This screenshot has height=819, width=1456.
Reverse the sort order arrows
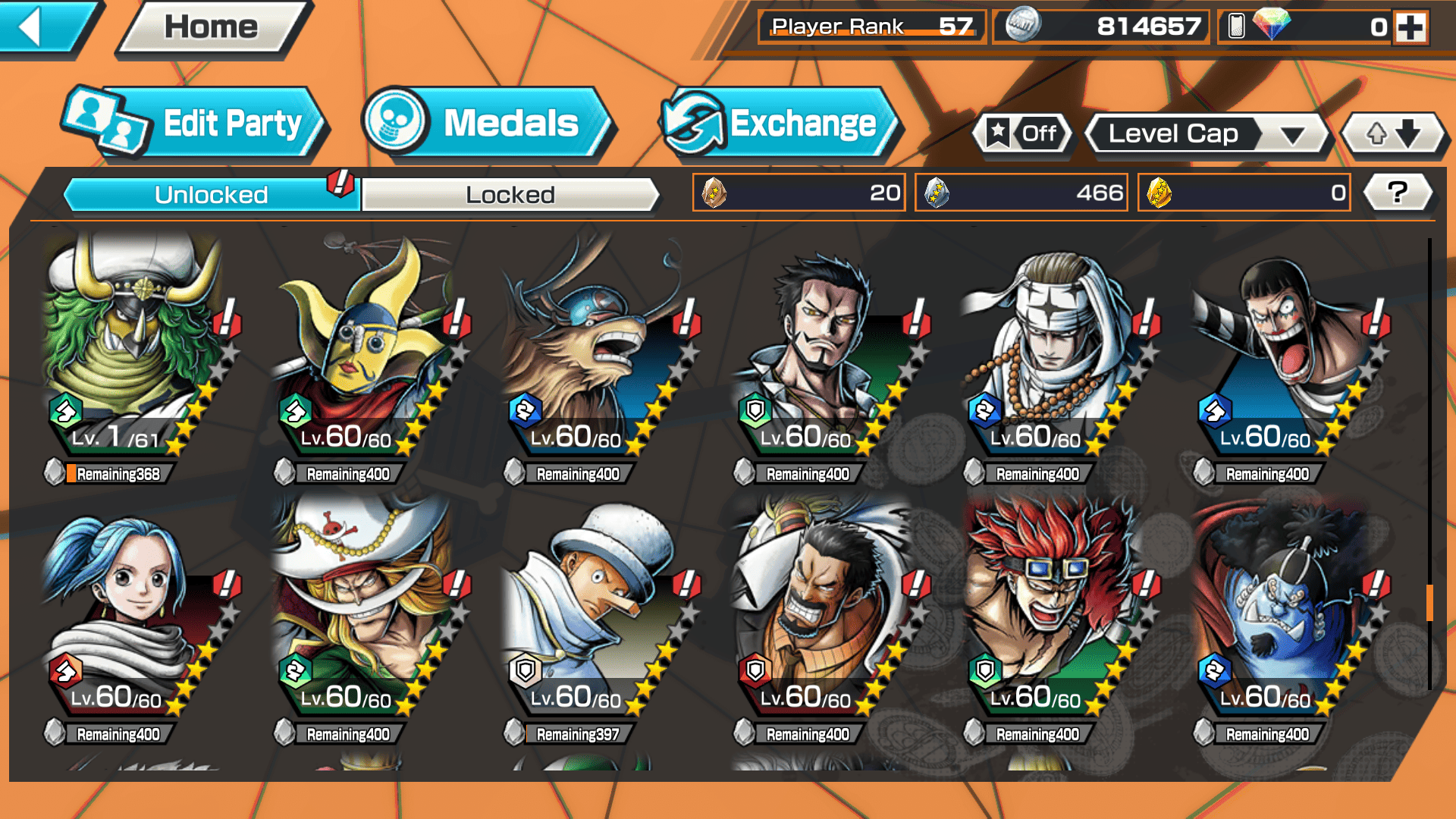click(x=1393, y=134)
